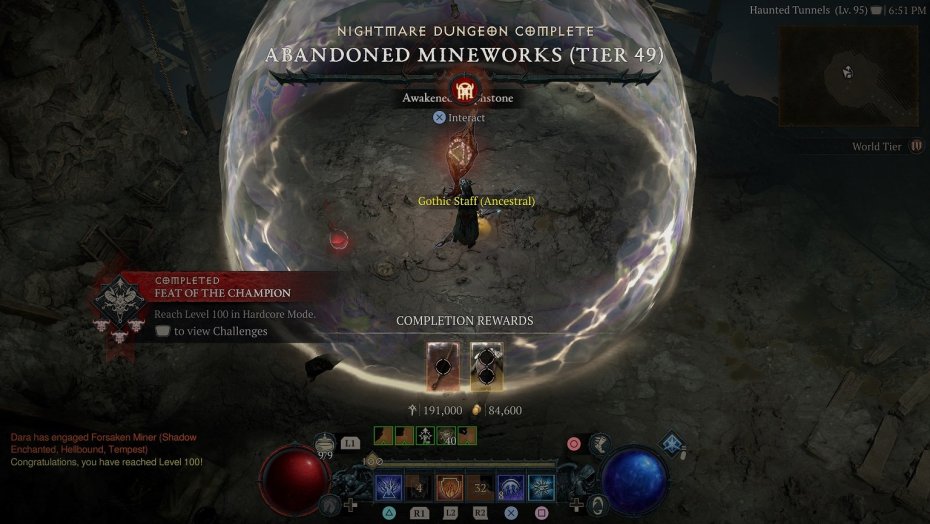Select the white arrows buff icon

point(425,435)
